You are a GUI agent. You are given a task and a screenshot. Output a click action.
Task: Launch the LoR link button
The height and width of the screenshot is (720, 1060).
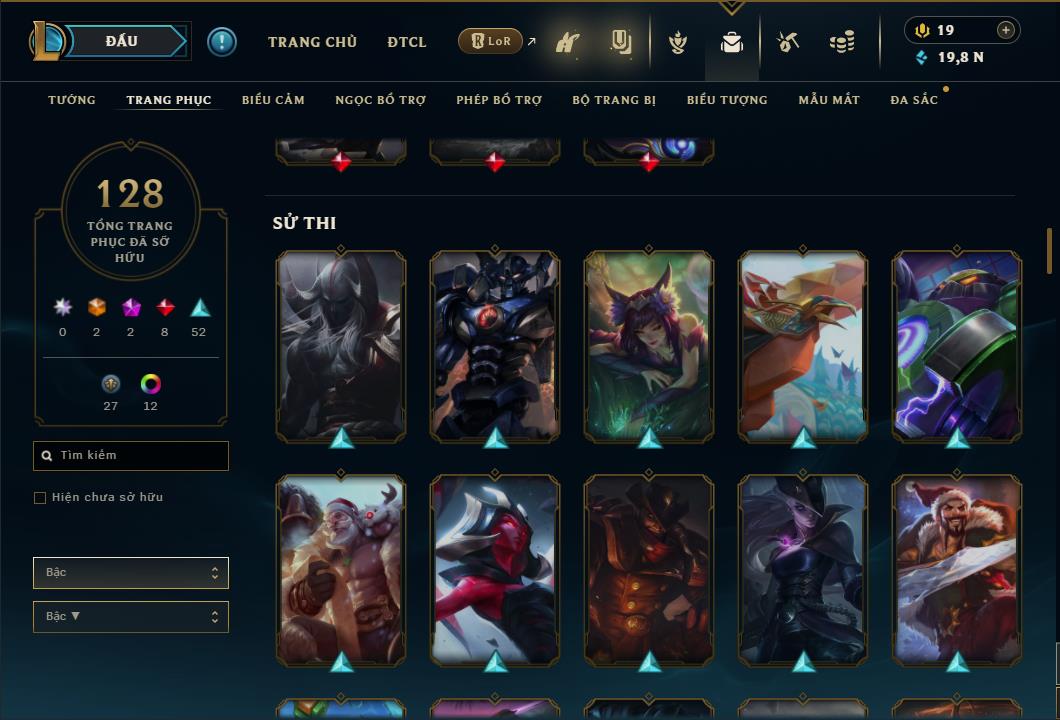491,41
